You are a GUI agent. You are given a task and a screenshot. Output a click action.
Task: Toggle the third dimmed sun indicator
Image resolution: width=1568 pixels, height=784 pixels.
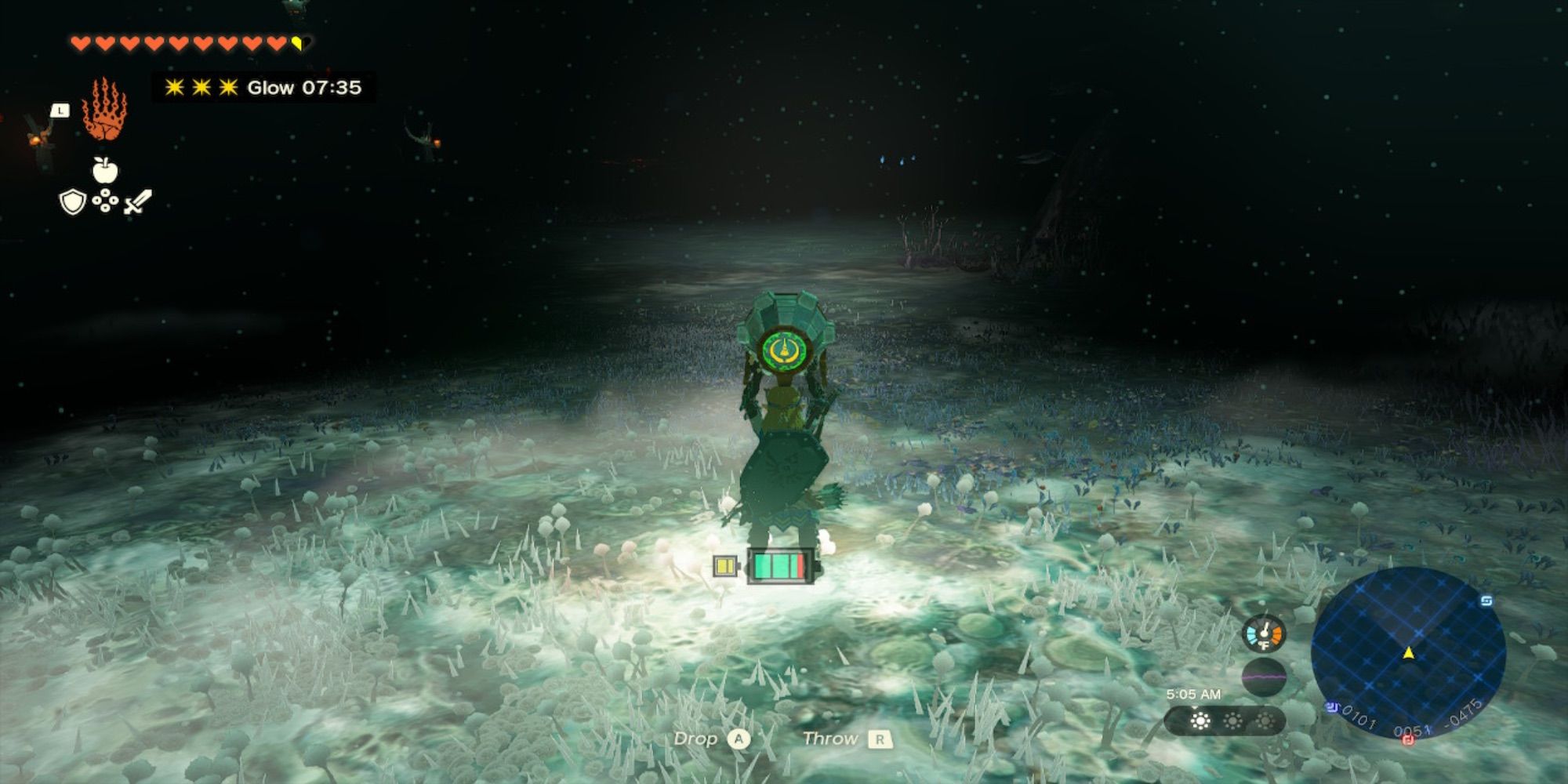pos(1265,721)
